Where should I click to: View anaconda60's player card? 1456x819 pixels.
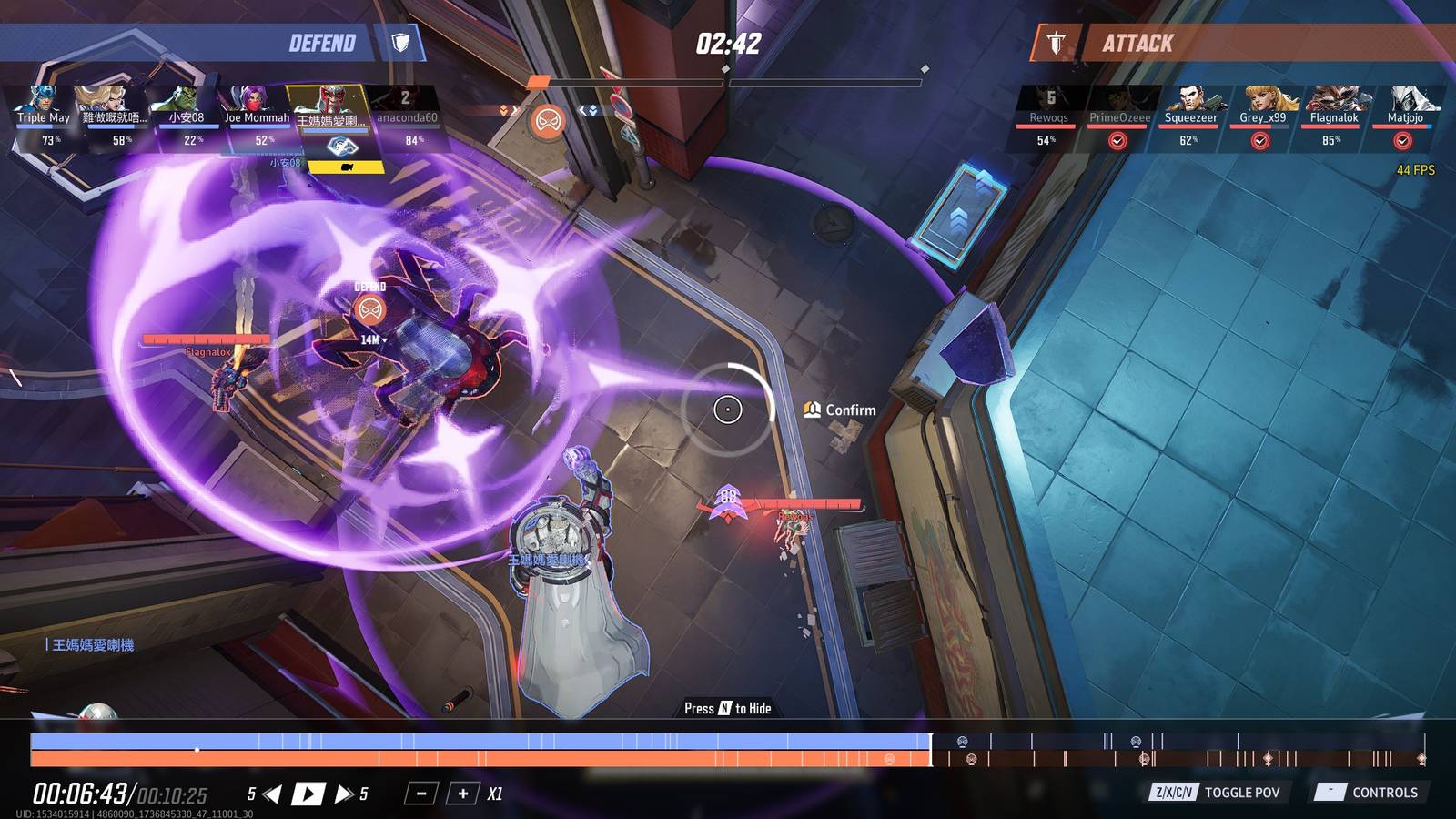point(406,106)
